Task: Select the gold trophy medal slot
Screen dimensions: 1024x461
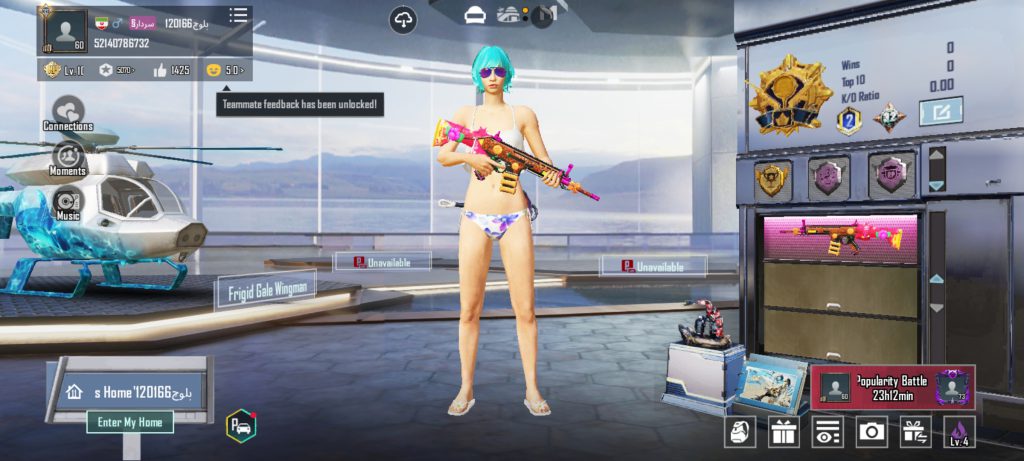Action: click(x=773, y=177)
